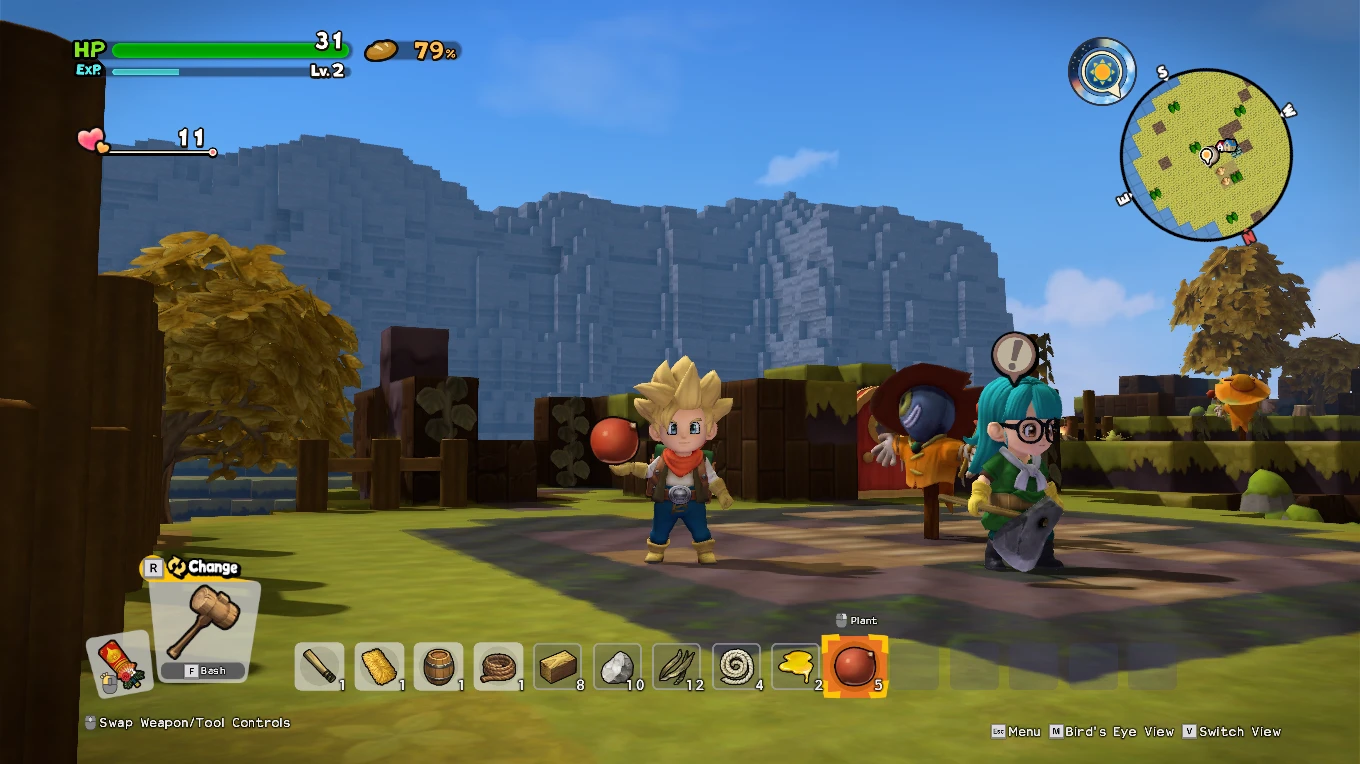This screenshot has width=1360, height=764.
Task: Select the hay bale item slot
Action: 379,665
